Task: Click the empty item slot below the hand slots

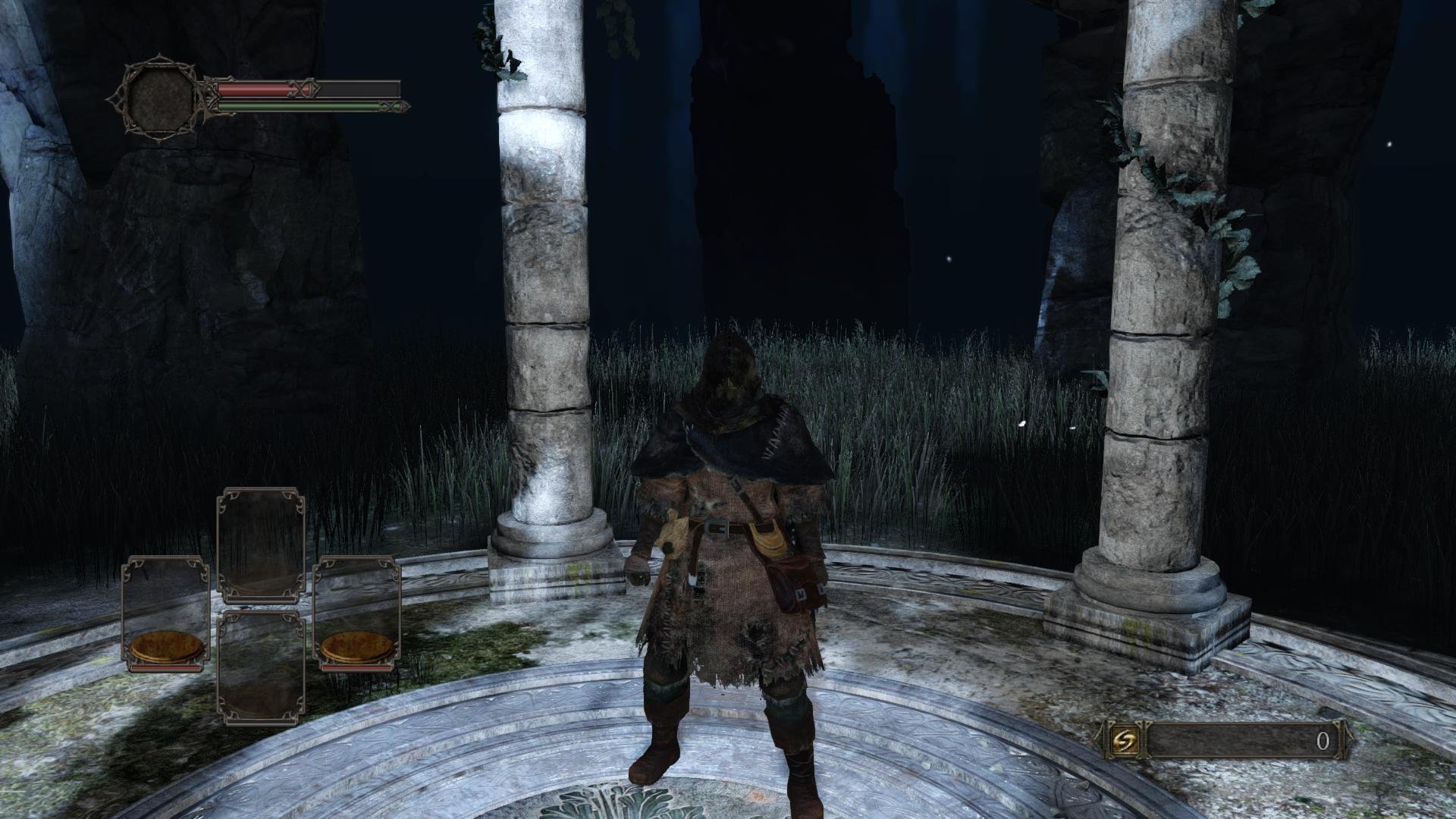Action: (x=261, y=667)
